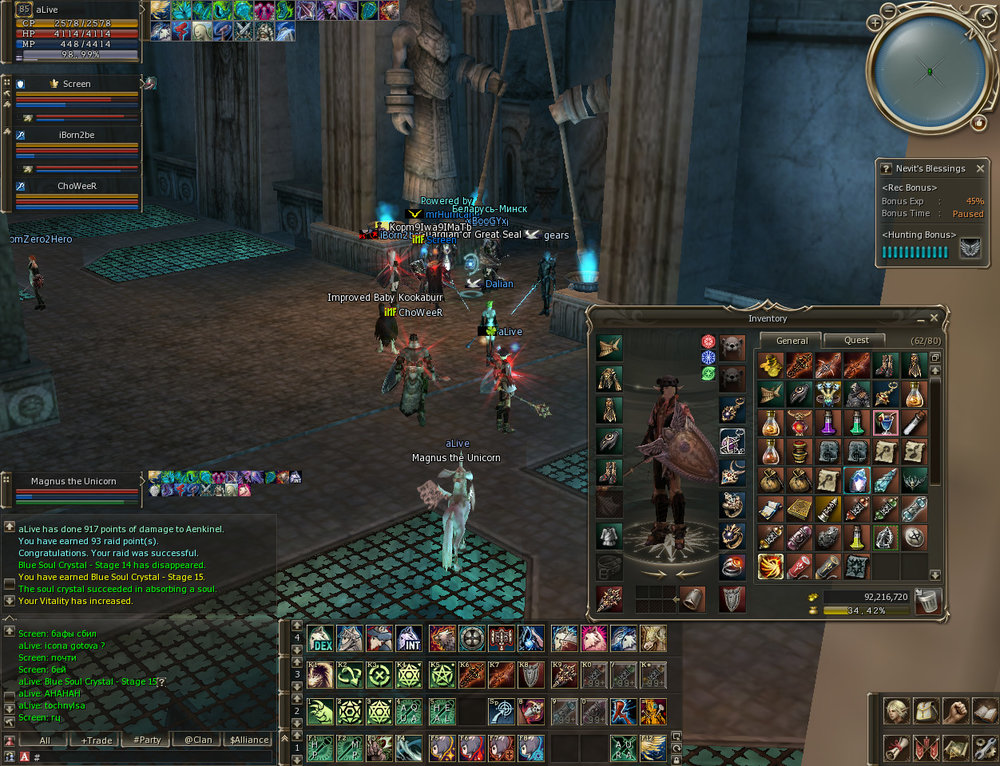This screenshot has height=766, width=1000.
Task: Target party member ChoWeeR in party list
Action: tap(77, 186)
